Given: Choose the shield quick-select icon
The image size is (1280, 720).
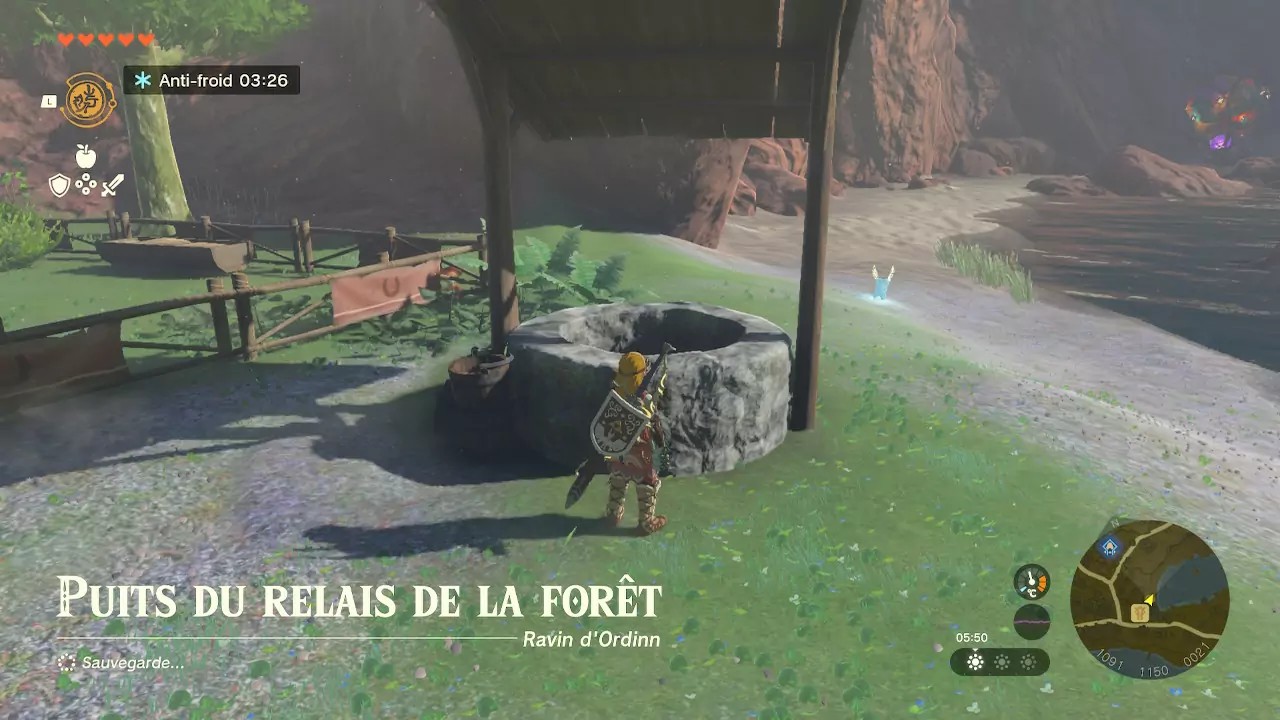Looking at the screenshot, I should pyautogui.click(x=60, y=185).
